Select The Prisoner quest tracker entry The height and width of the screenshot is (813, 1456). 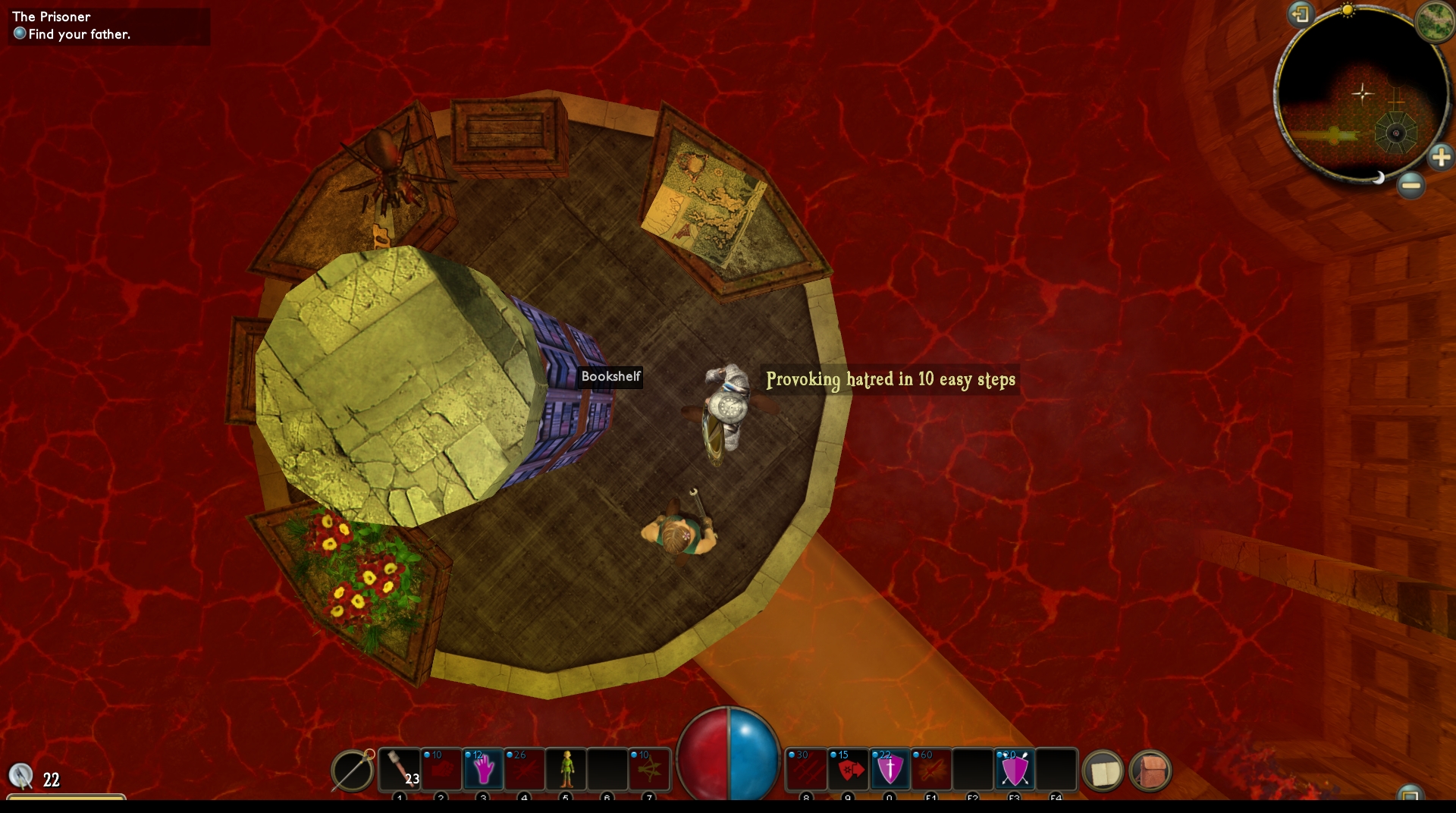click(52, 17)
